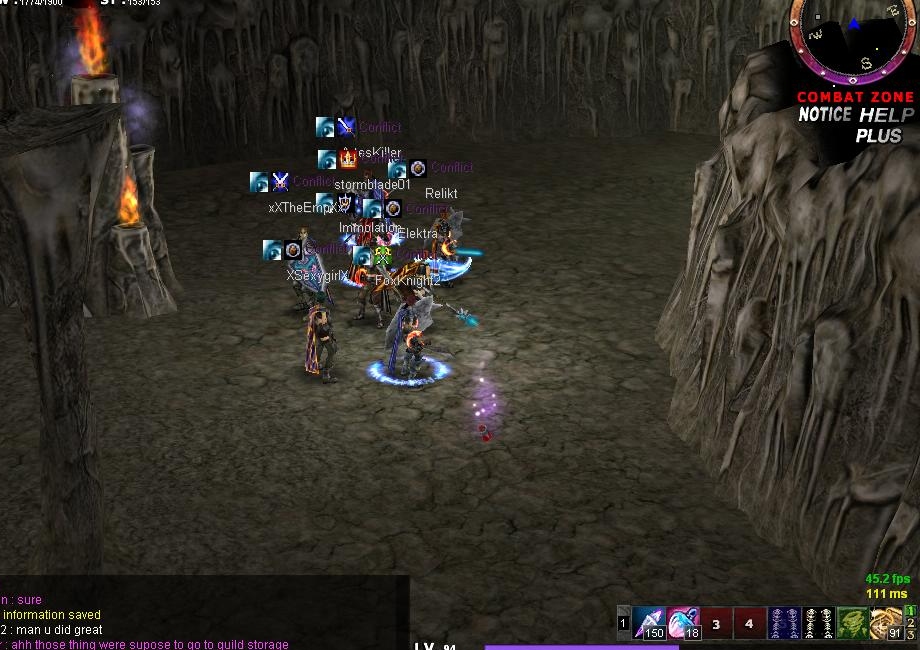Switch to hotbar page 2
Screen dimensions: 920x650
(x=911, y=623)
